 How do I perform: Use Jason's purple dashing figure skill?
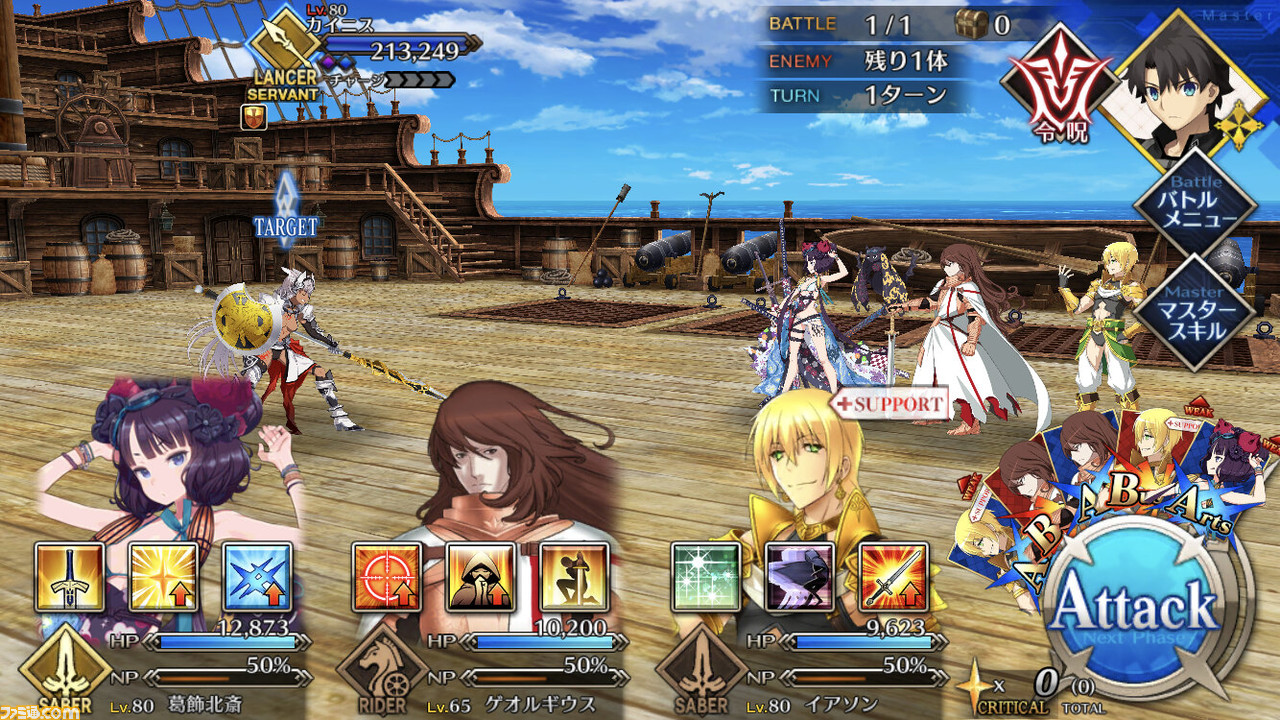tap(800, 577)
